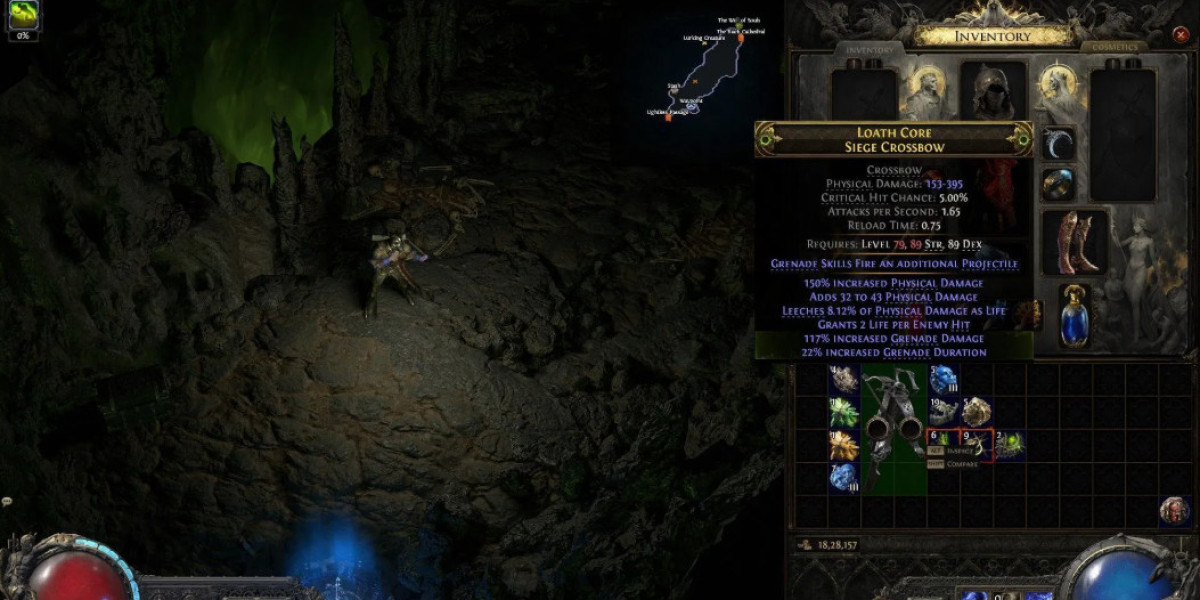The image size is (1200, 600).
Task: Select the green leafy currency item
Action: [845, 412]
